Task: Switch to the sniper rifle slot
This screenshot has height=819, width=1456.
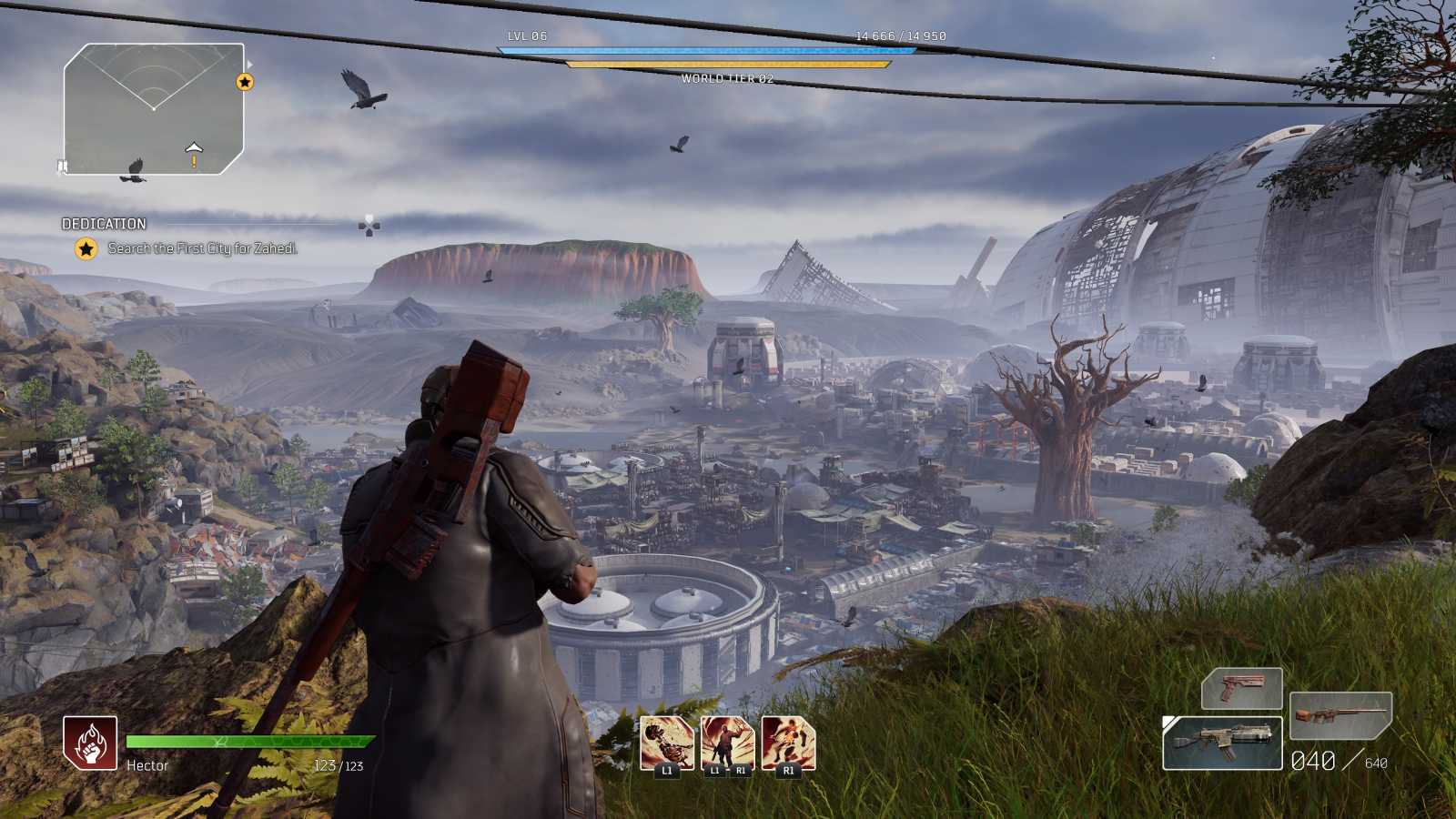Action: click(x=1340, y=713)
